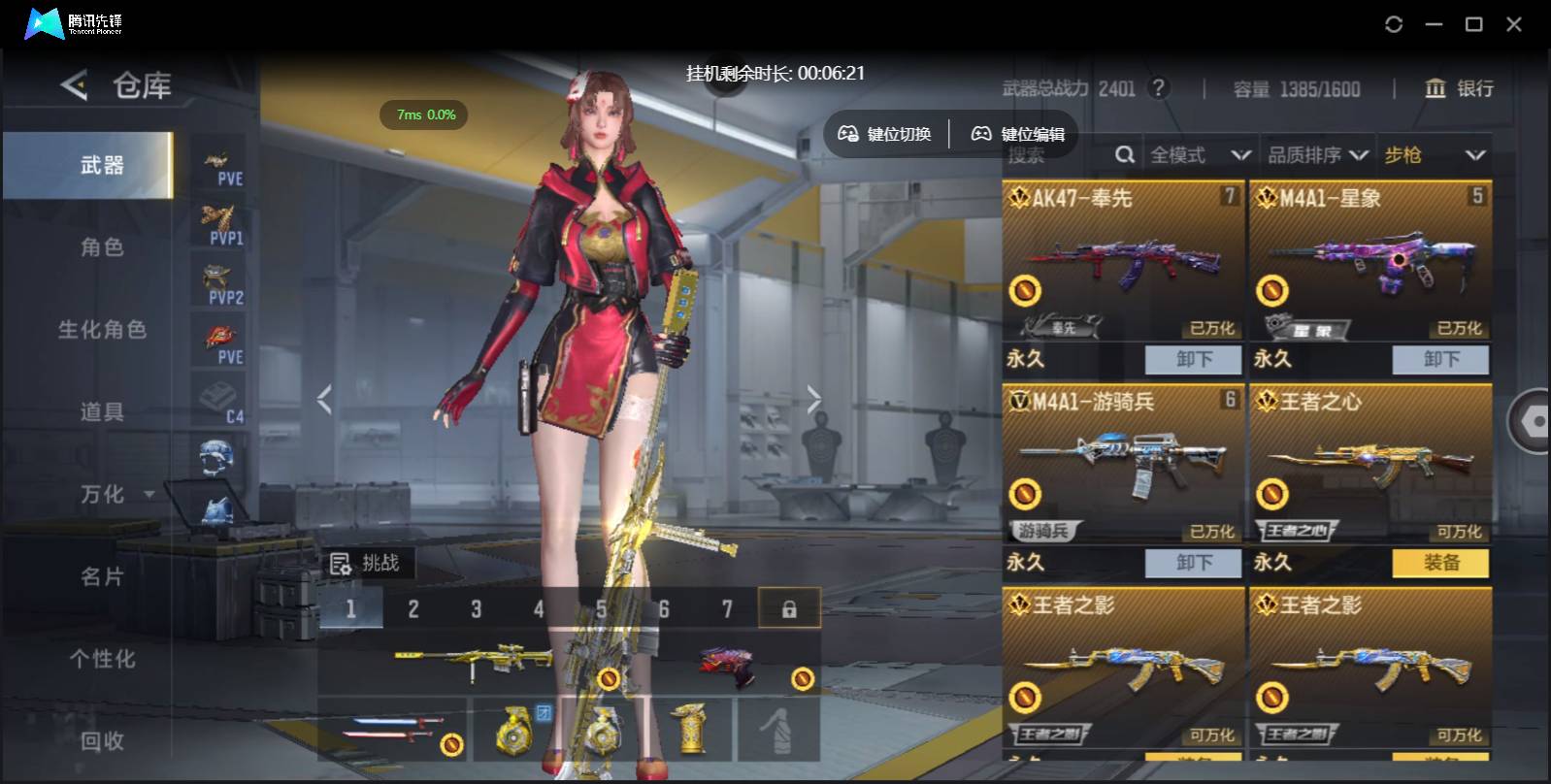Switch to the 角色 character tab
The image size is (1551, 784).
pyautogui.click(x=102, y=247)
